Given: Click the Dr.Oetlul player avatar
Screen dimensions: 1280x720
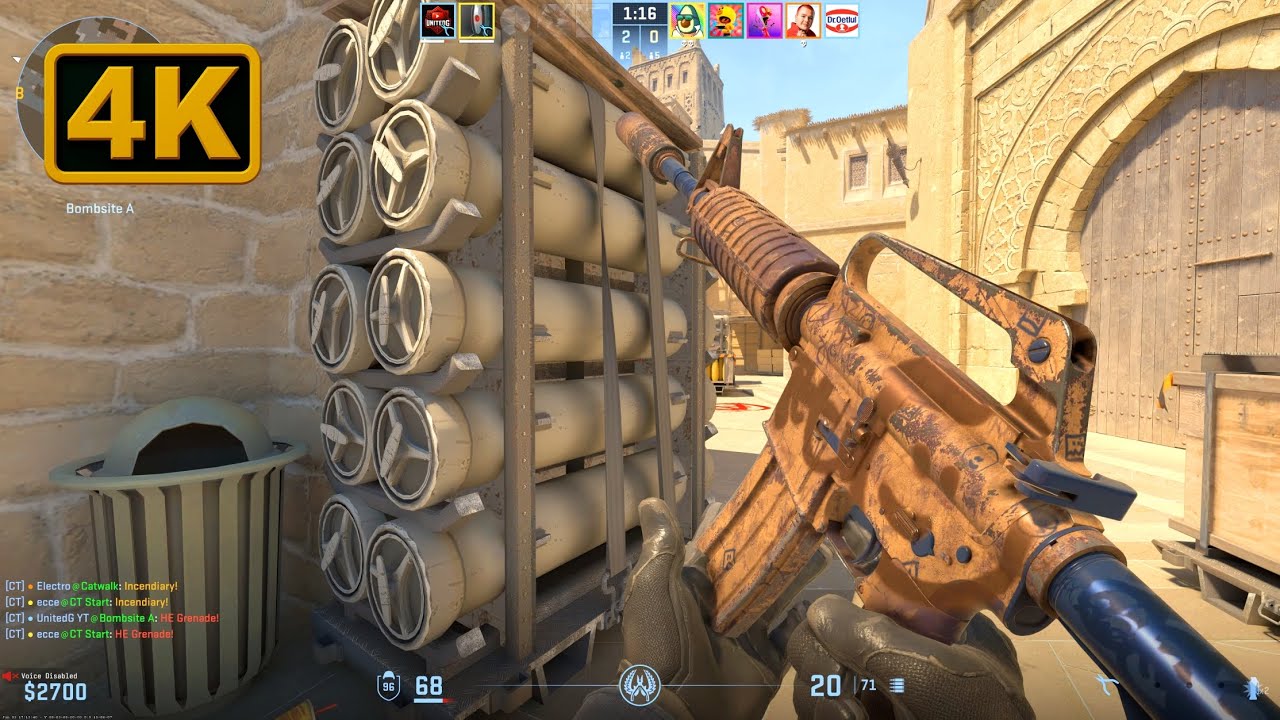Looking at the screenshot, I should [x=841, y=21].
